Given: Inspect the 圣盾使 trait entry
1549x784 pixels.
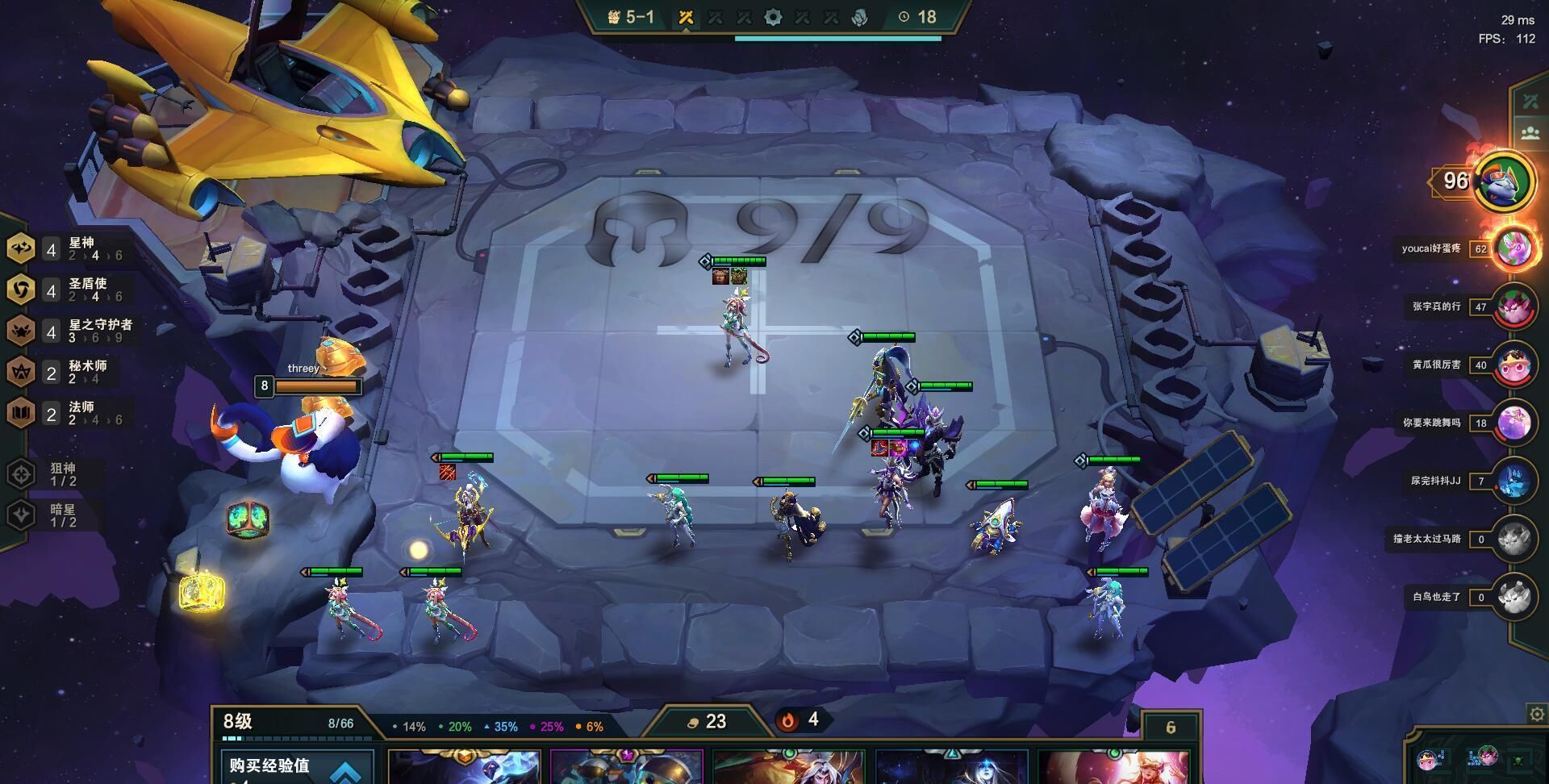Looking at the screenshot, I should 69,290.
